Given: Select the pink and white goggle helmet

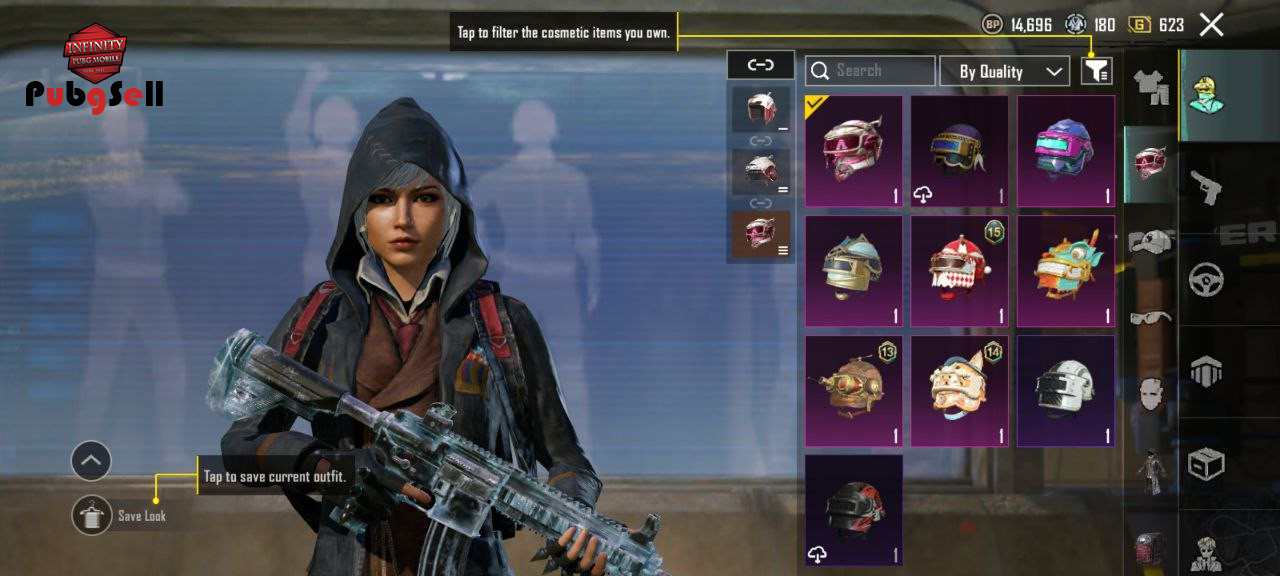Looking at the screenshot, I should (853, 151).
